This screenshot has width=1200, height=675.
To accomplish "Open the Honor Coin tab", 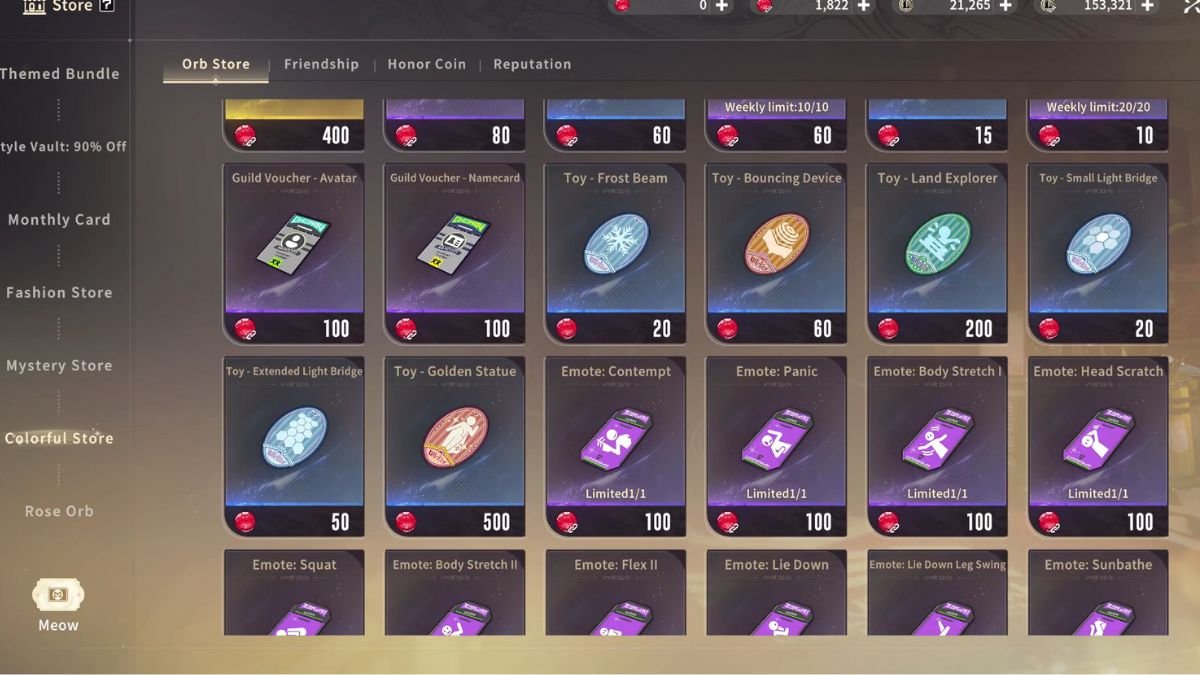I will [426, 64].
